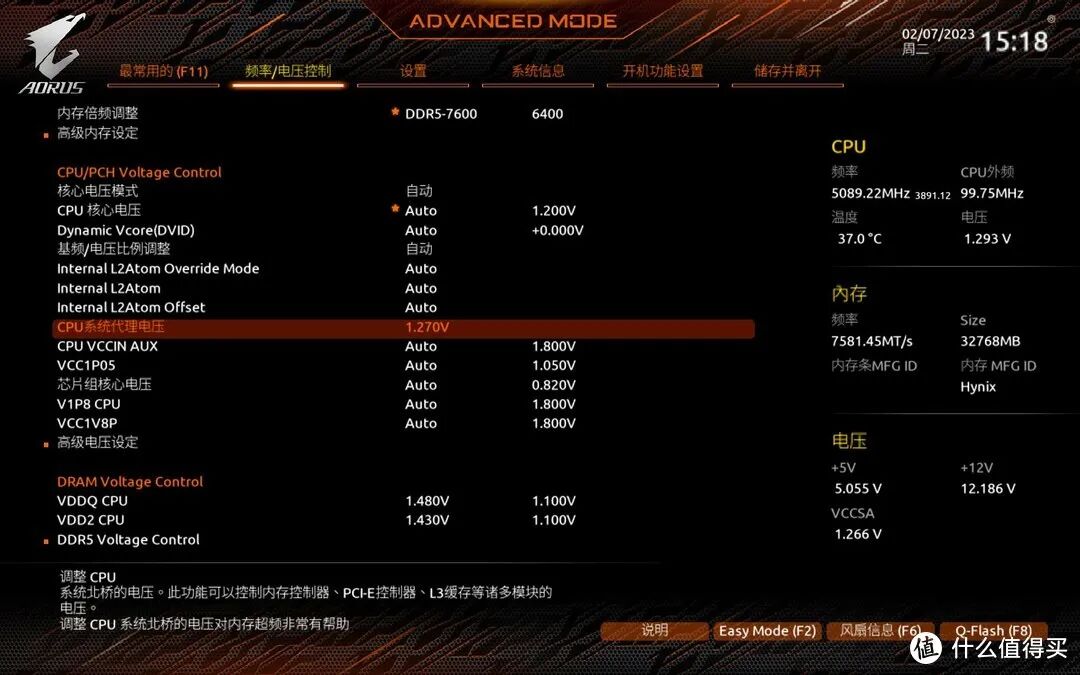Switch to Easy Mode (F2)

767,631
